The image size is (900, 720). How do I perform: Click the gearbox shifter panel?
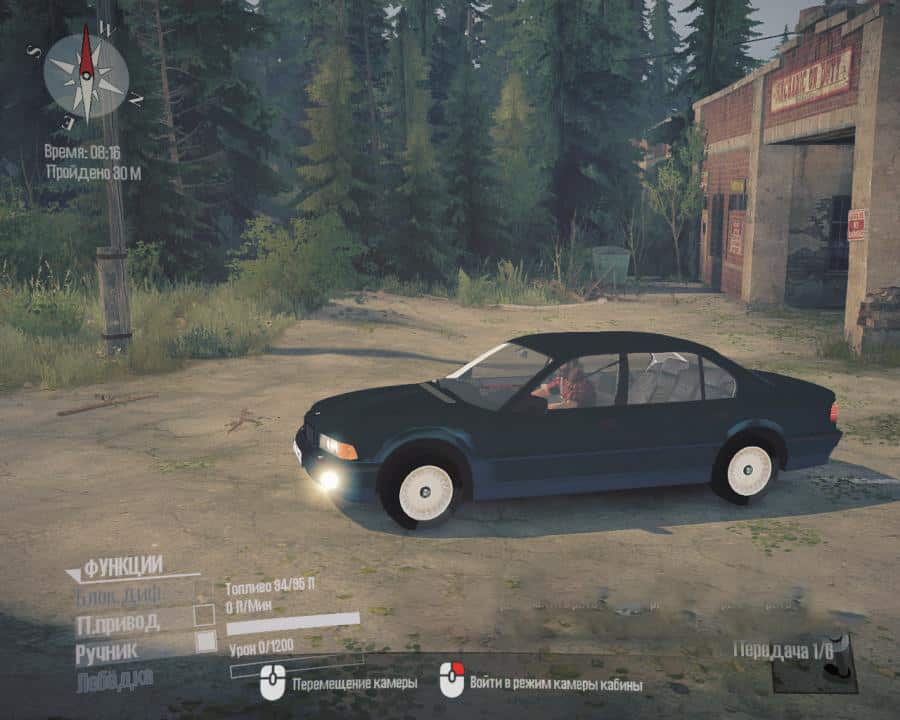tap(815, 664)
